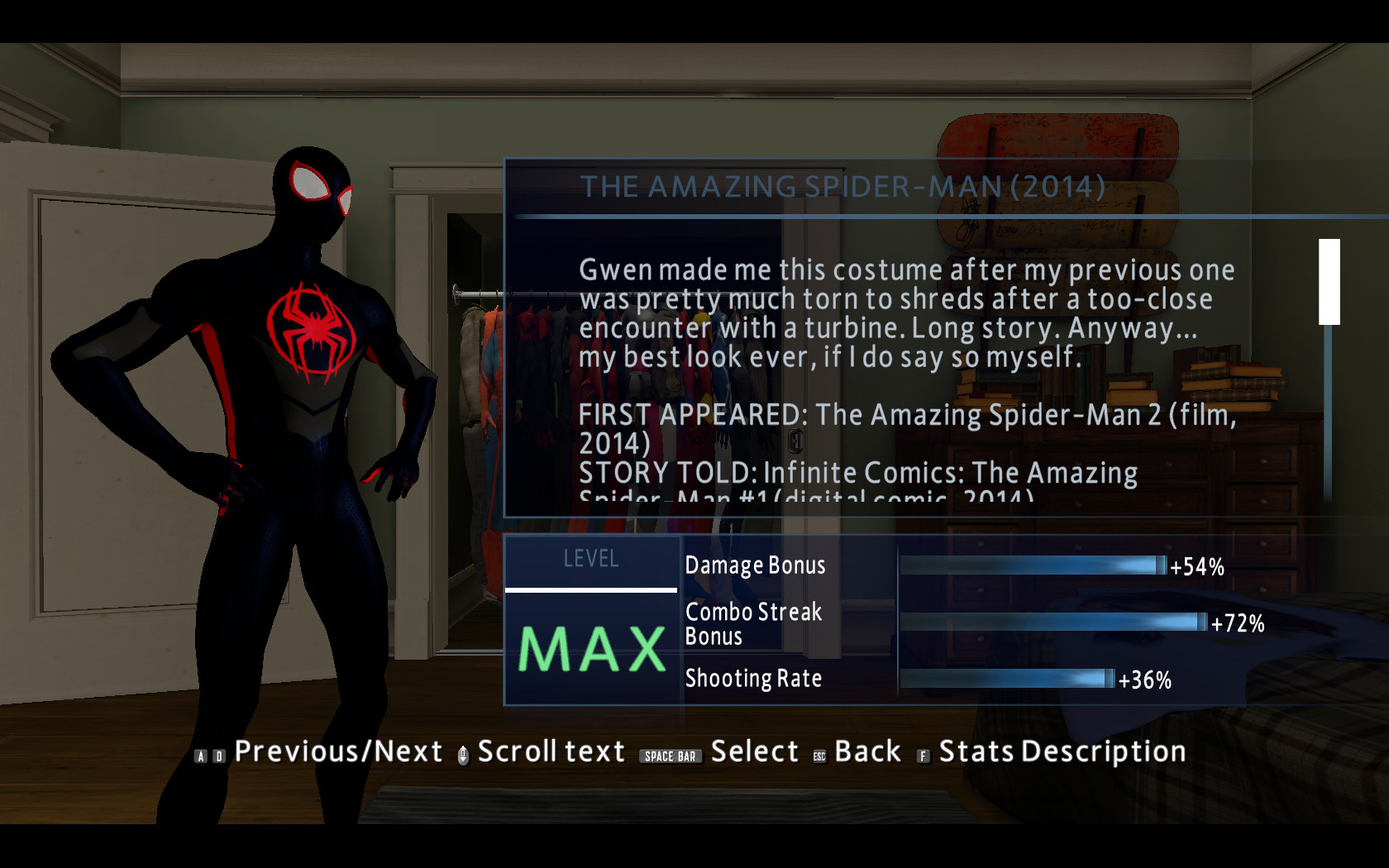Click the A key prompt icon
Image resolution: width=1389 pixels, height=868 pixels.
point(201,755)
